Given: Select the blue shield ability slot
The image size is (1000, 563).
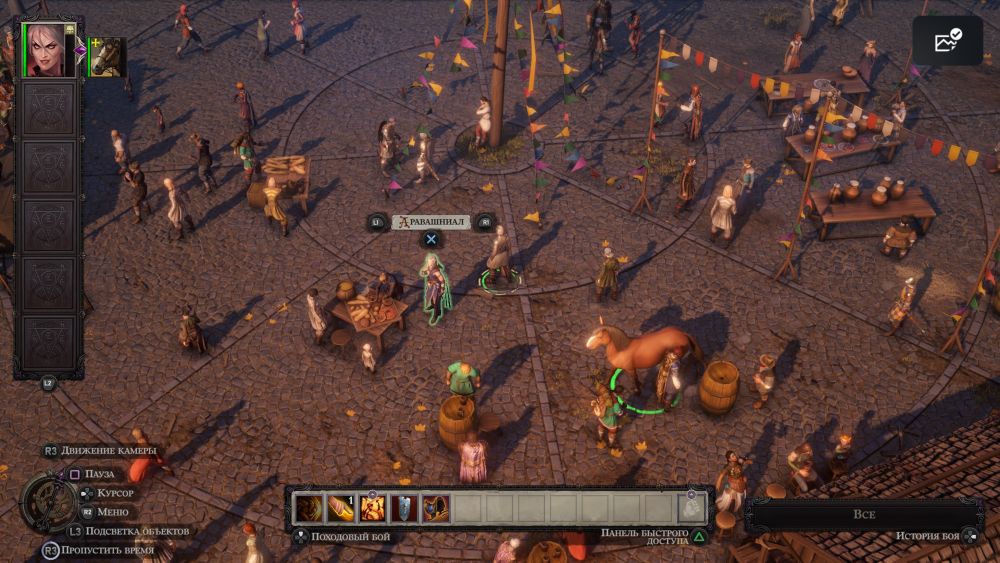Looking at the screenshot, I should tap(404, 508).
